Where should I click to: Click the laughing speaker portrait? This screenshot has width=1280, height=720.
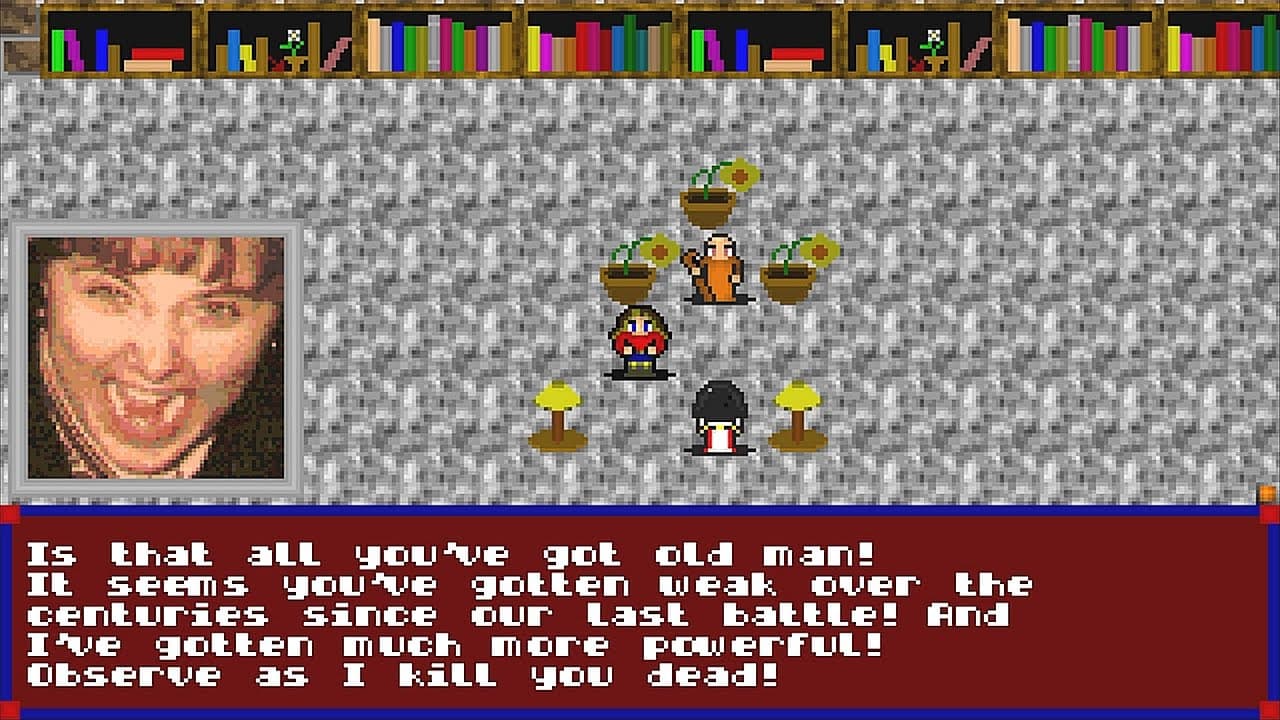click(x=156, y=358)
